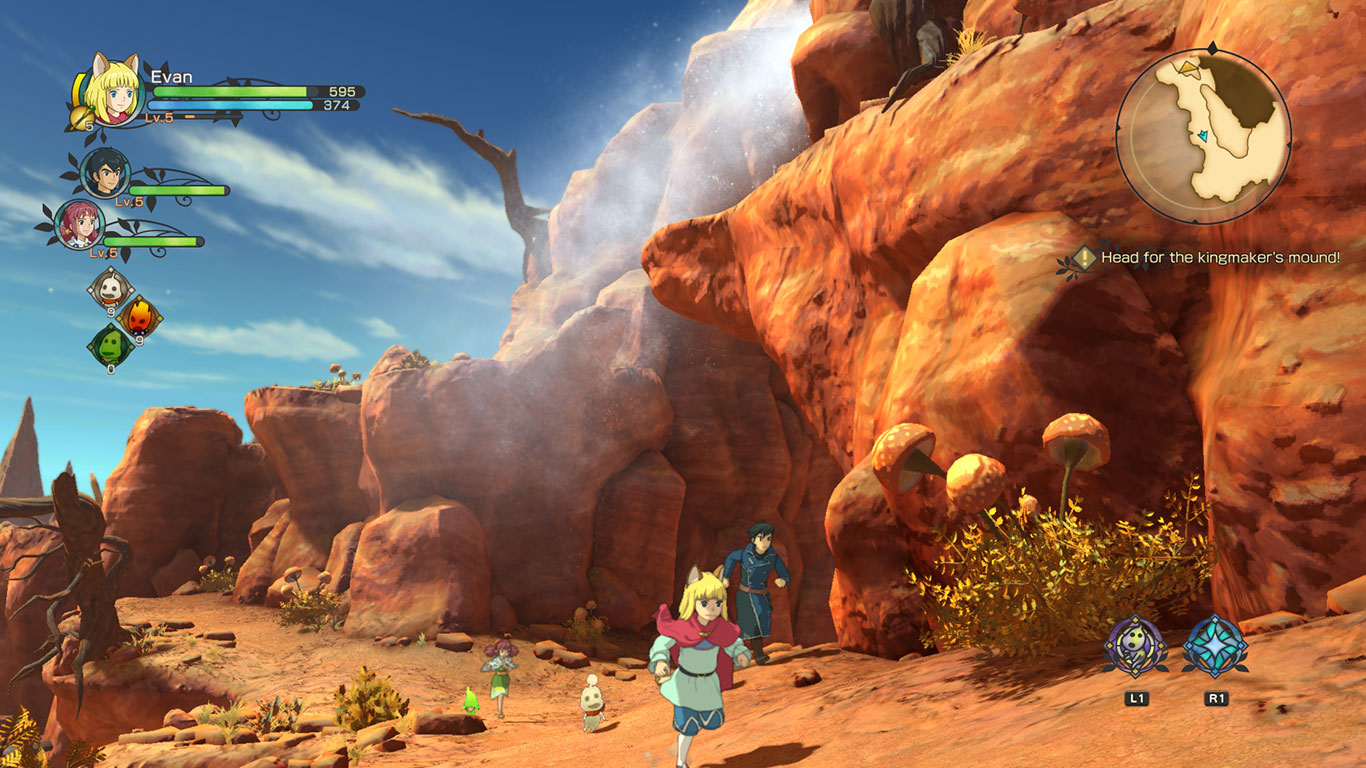Viewport: 1366px width, 768px height.
Task: Open the circular minimap
Action: (x=1203, y=134)
